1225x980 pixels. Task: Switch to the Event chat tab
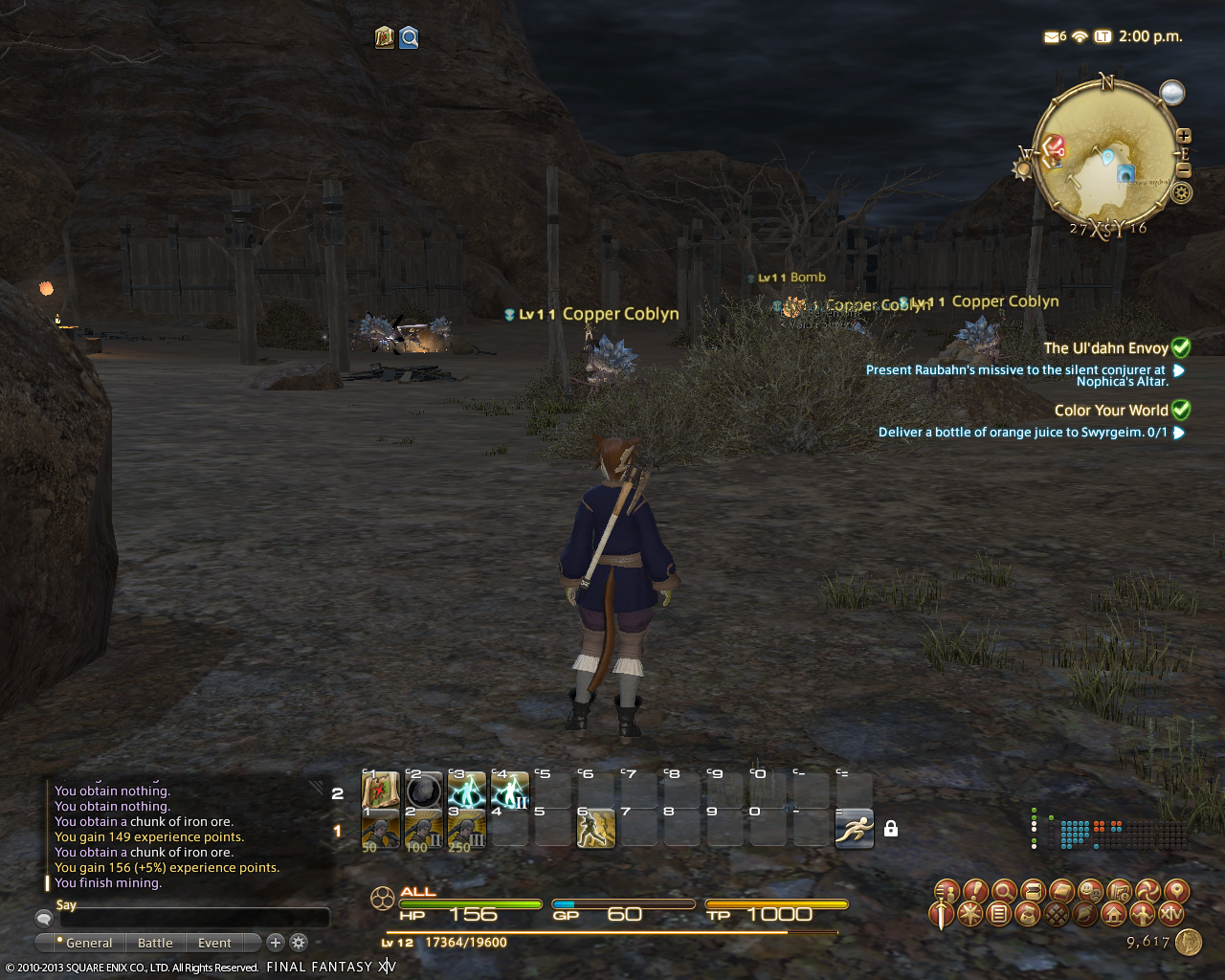pos(215,943)
